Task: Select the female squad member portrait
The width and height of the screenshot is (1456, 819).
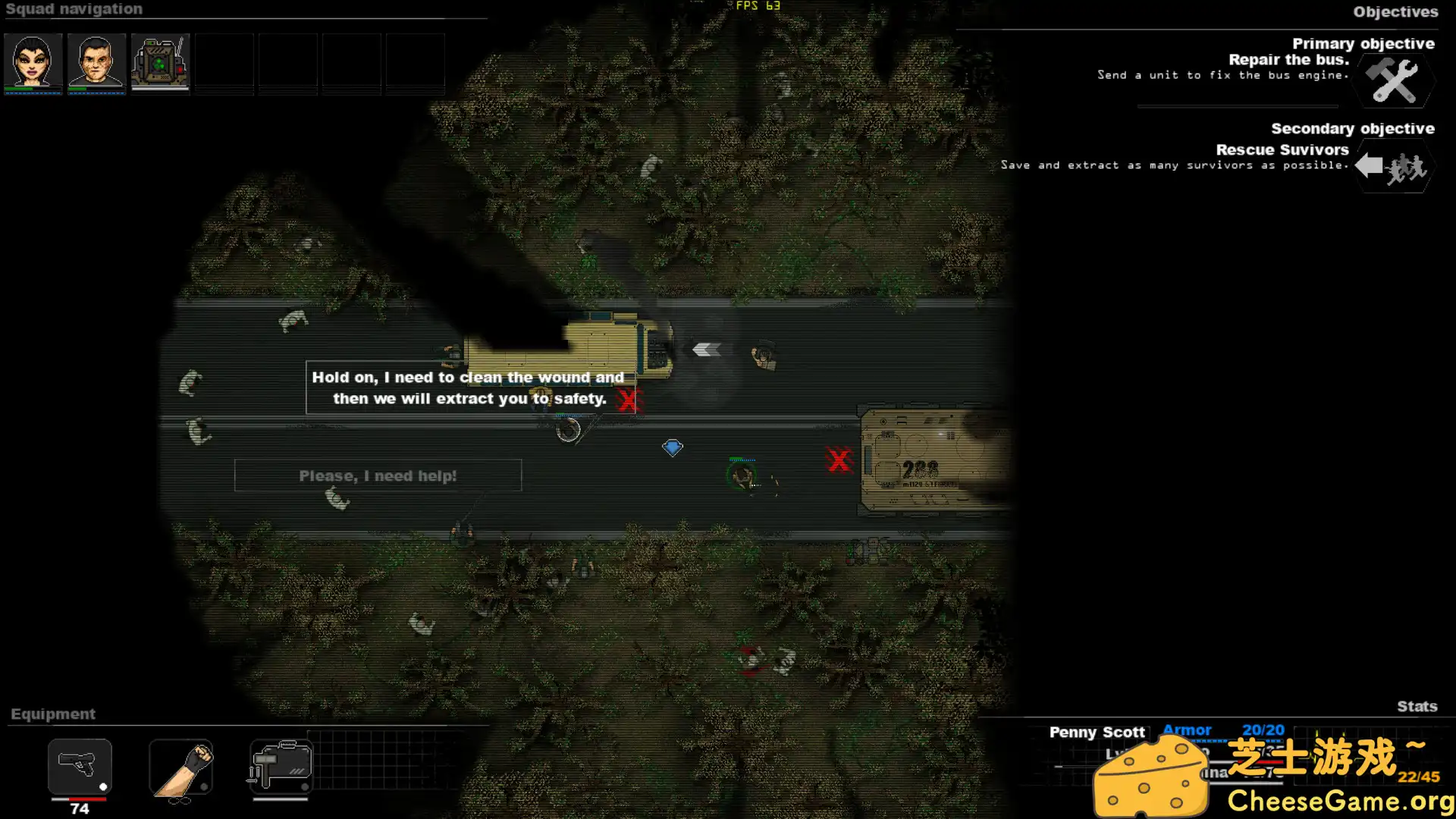Action: [x=33, y=61]
